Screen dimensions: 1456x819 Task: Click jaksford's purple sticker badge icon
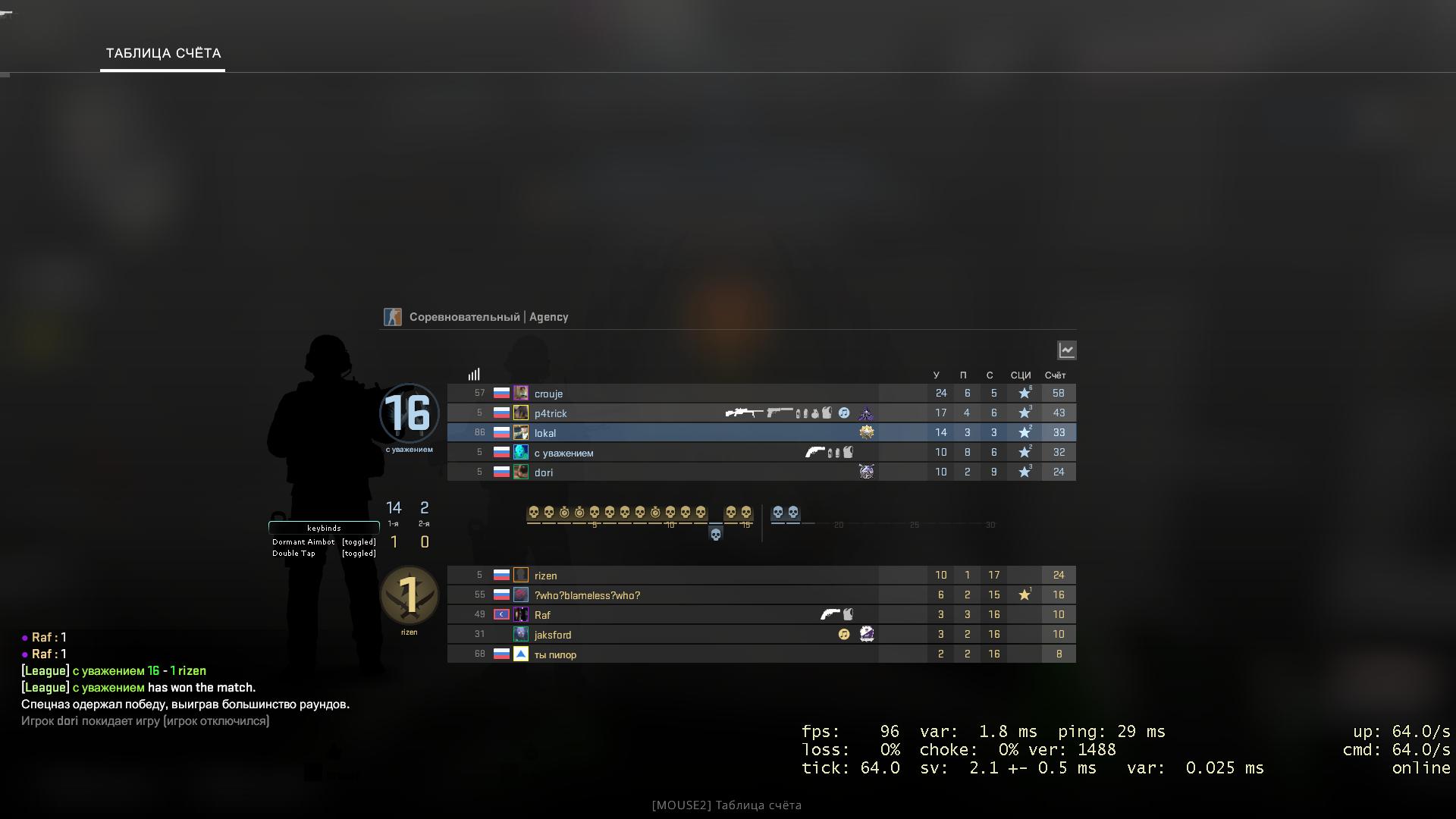pos(866,634)
